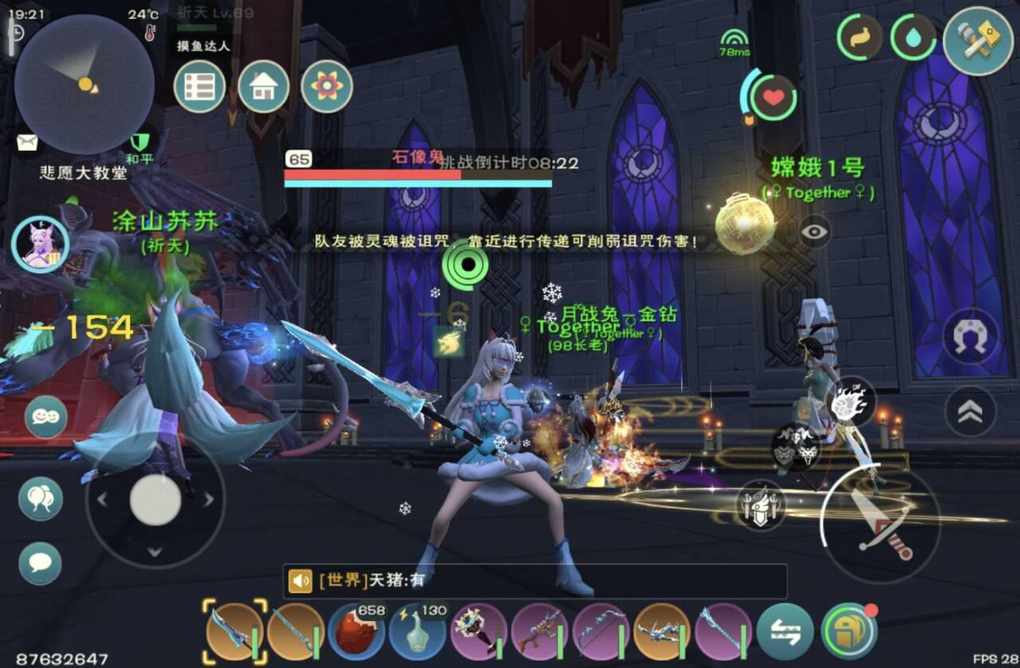
Task: Attack with the main sword button
Action: click(x=880, y=525)
